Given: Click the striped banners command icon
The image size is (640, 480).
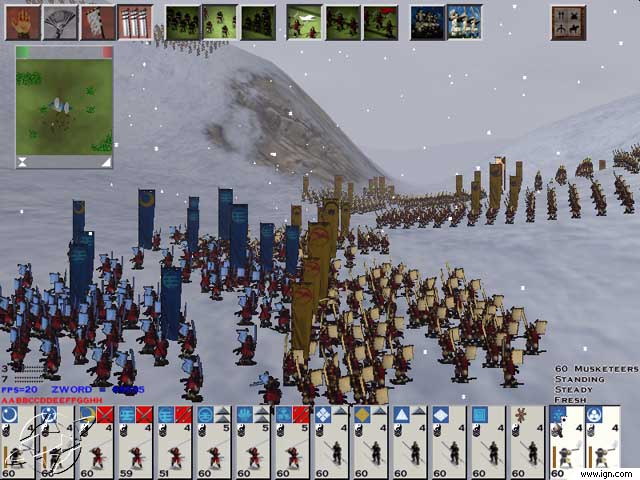Looking at the screenshot, I should 134,21.
